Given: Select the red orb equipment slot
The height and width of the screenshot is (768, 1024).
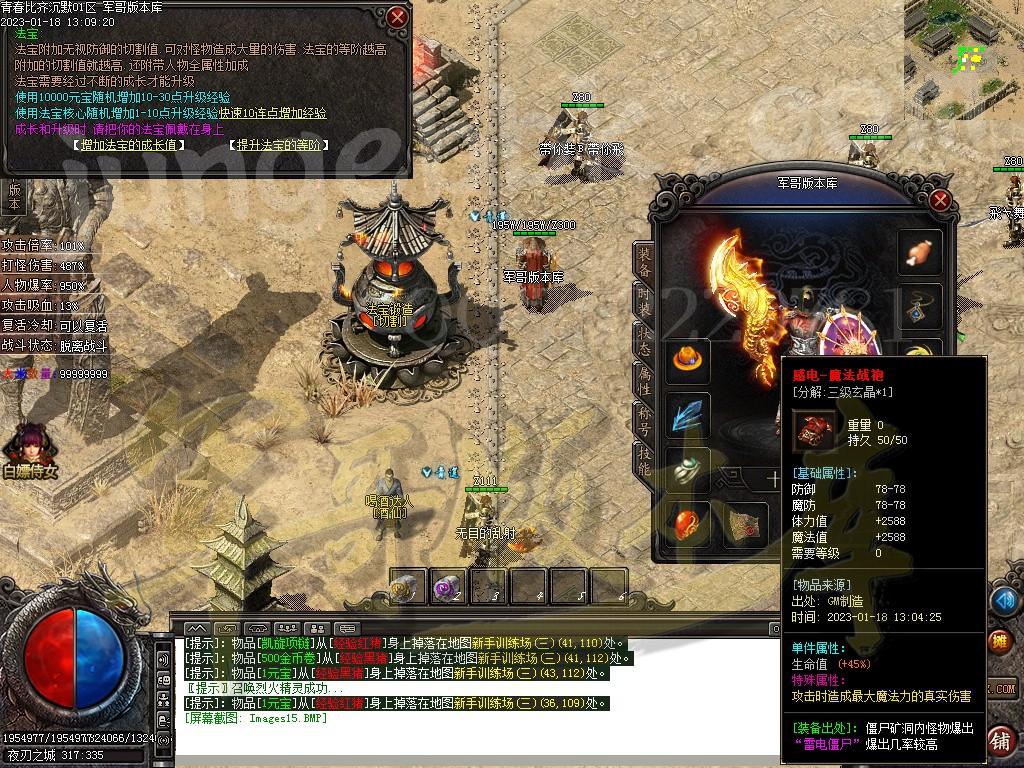Looking at the screenshot, I should pos(688,523).
